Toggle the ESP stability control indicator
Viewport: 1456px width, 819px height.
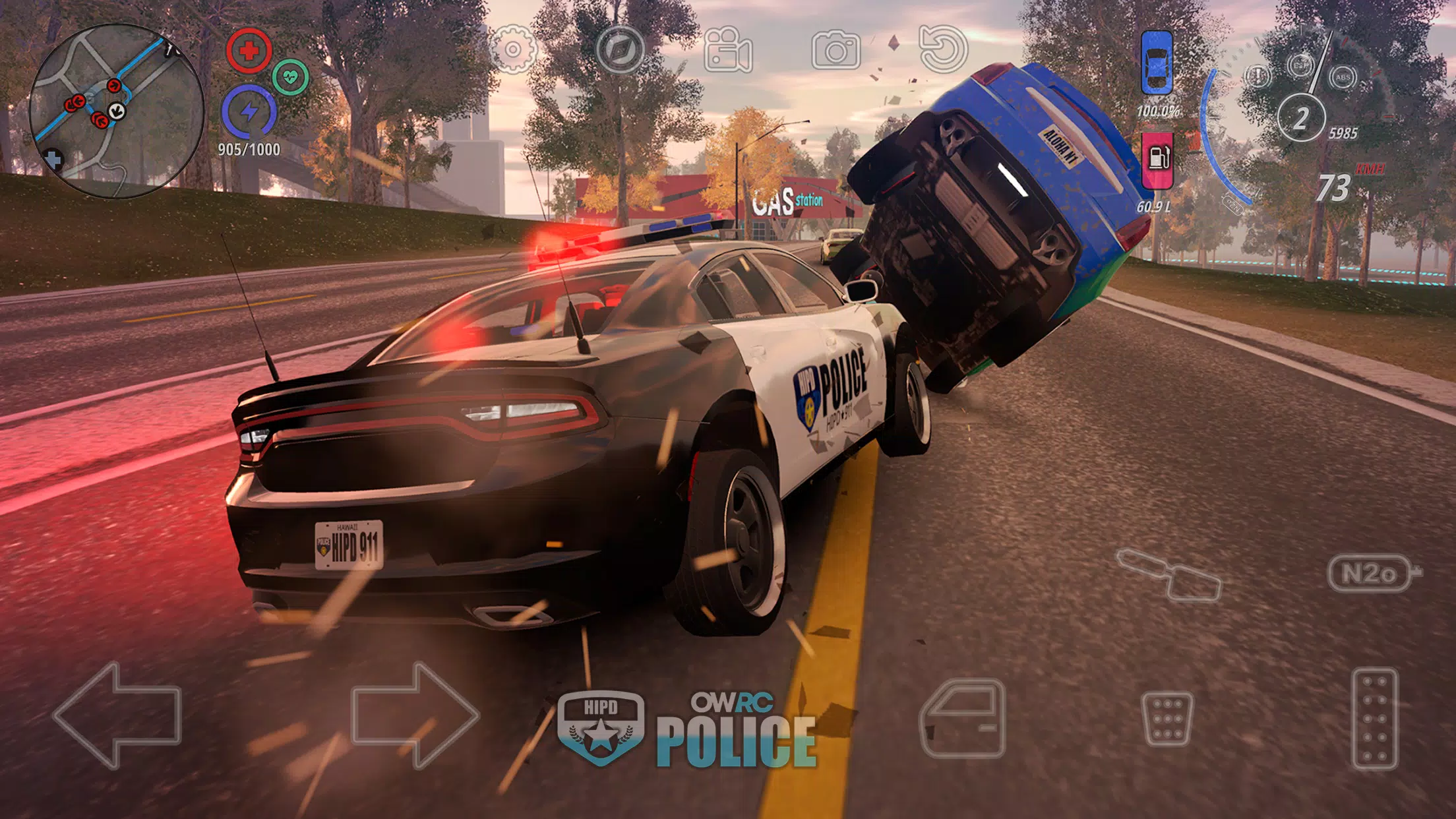pos(1299,65)
